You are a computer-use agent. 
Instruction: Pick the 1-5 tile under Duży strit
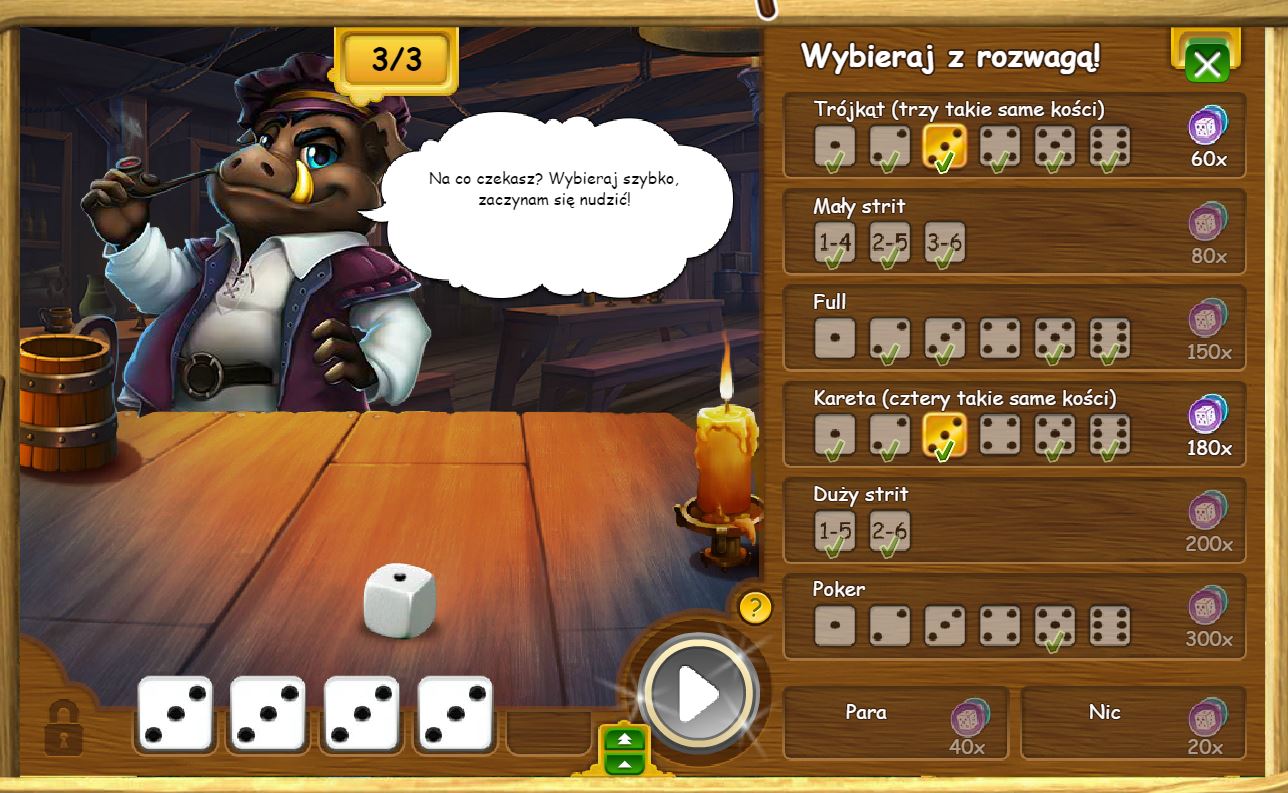(834, 531)
